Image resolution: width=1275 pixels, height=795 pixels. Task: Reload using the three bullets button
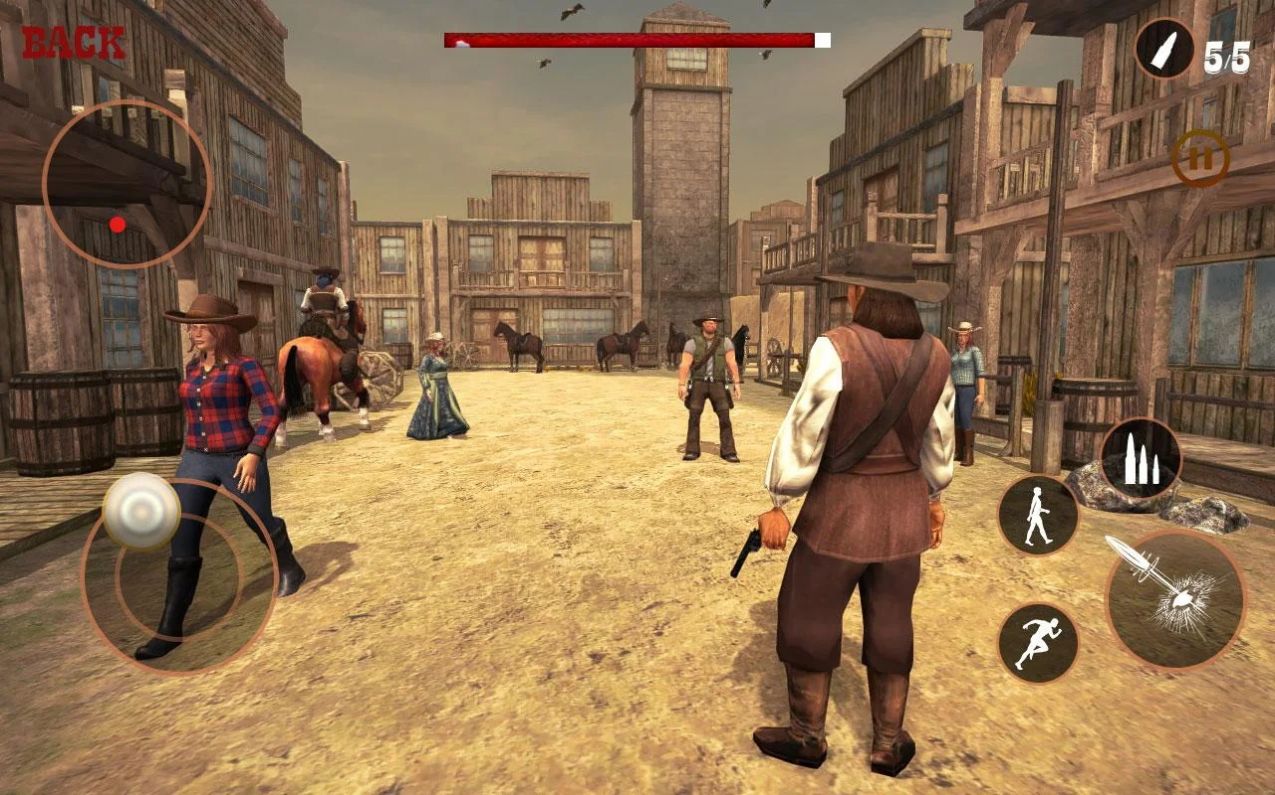click(x=1141, y=459)
